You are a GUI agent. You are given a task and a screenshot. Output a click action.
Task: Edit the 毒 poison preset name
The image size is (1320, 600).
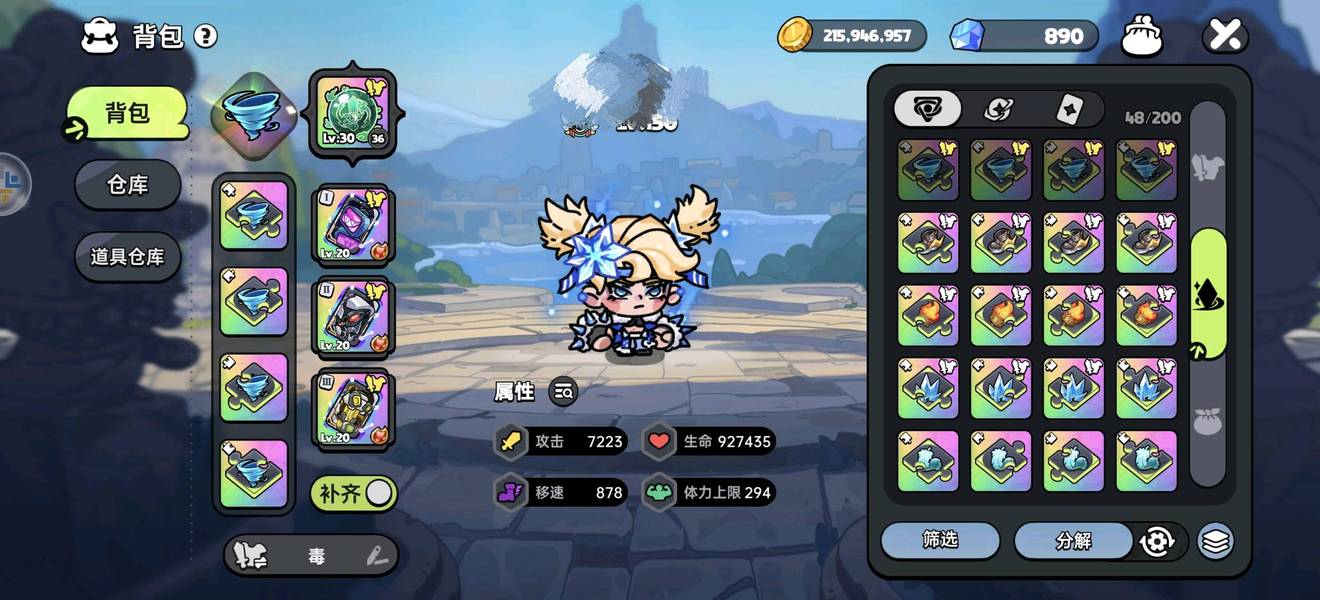click(x=376, y=556)
